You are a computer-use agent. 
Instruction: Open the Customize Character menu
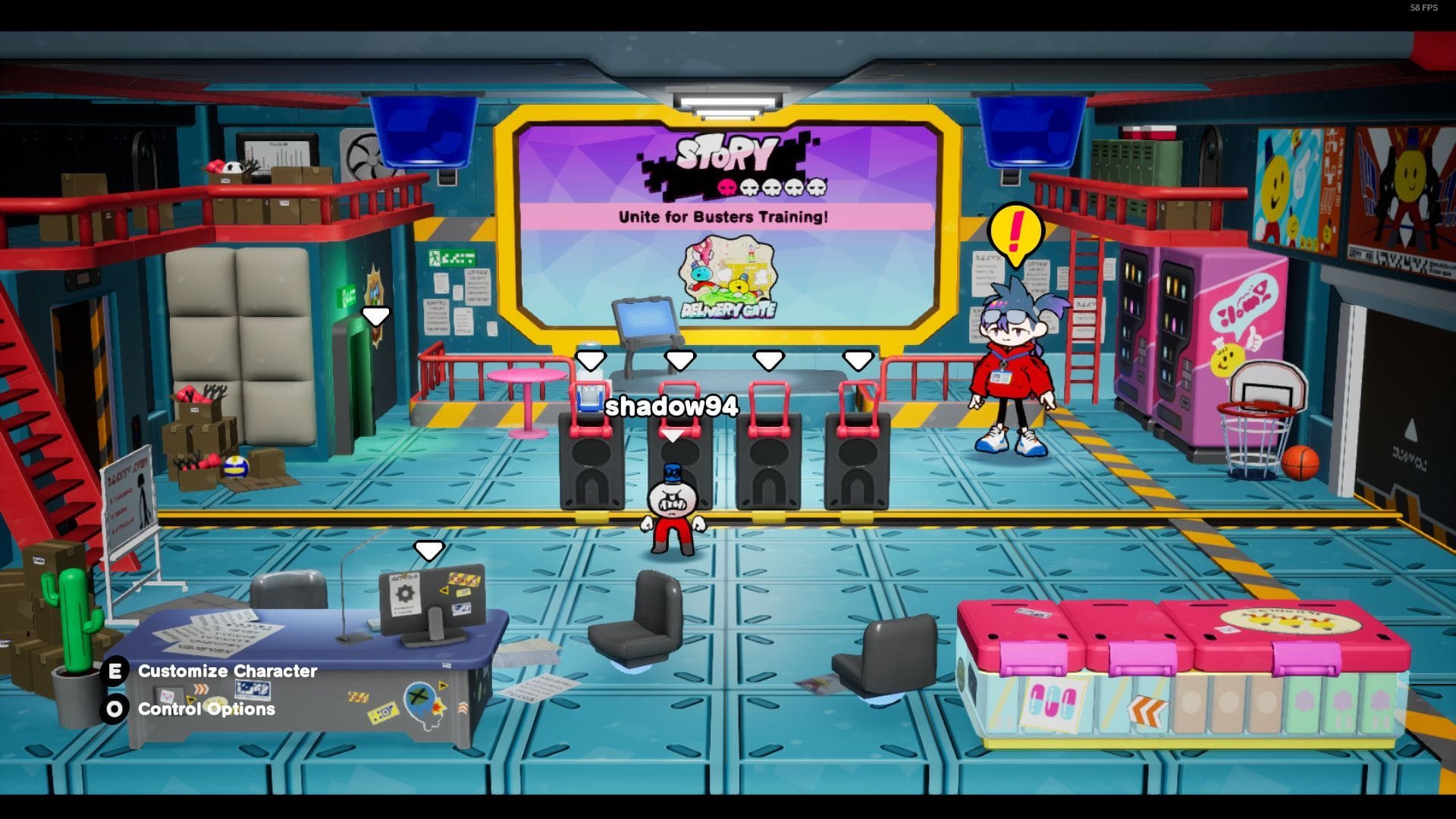click(x=226, y=670)
